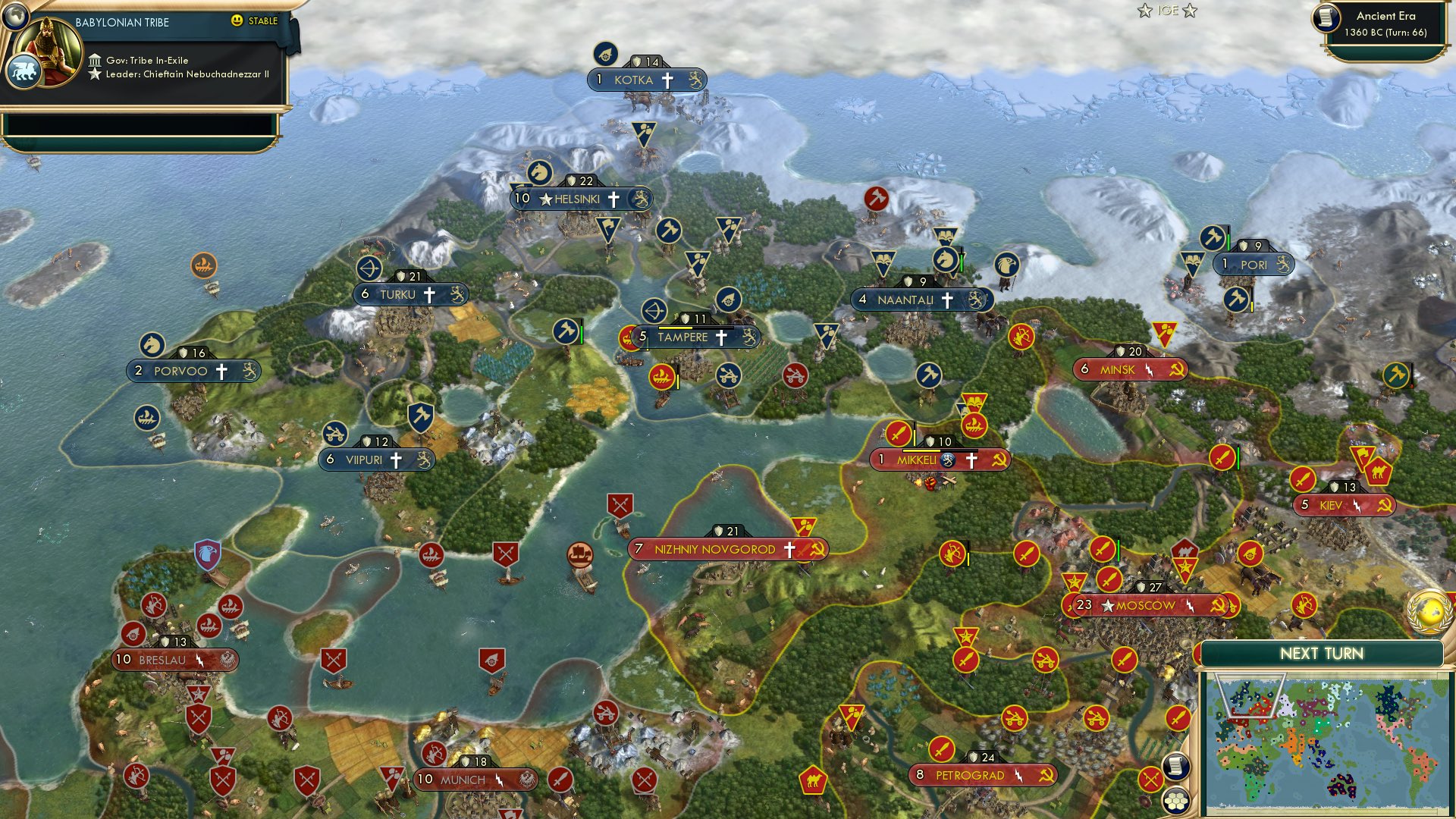The height and width of the screenshot is (819, 1456).
Task: Click the star icon left of IGE
Action: [1146, 11]
